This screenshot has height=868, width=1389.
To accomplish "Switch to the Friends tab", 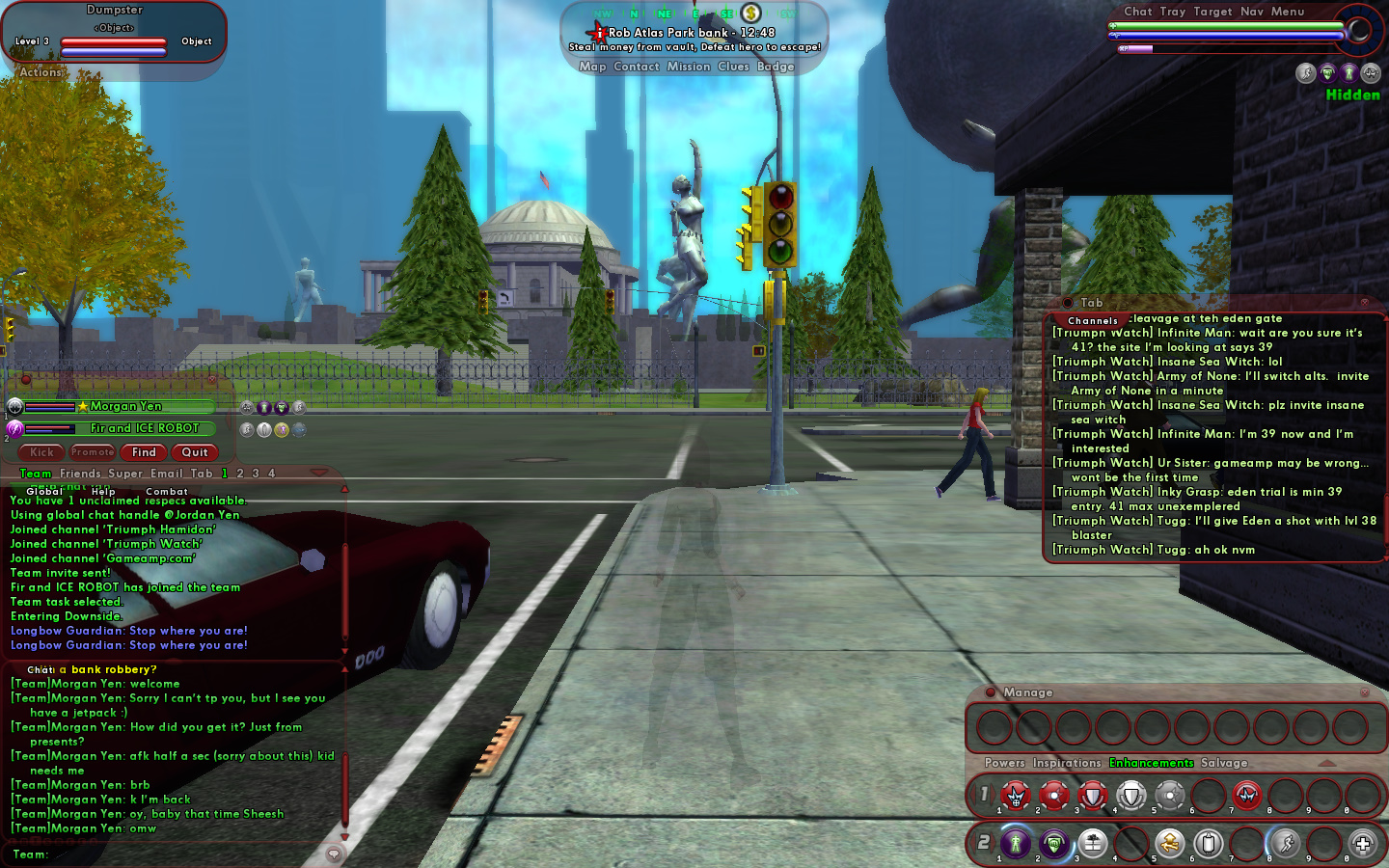I will (80, 474).
